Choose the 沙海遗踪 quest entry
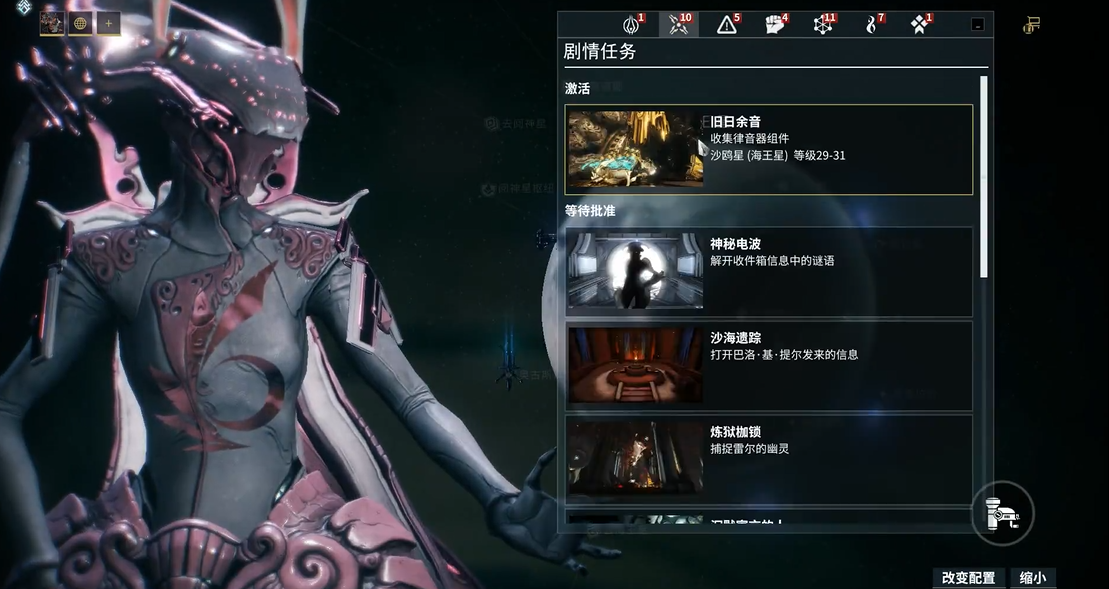Image resolution: width=1109 pixels, height=589 pixels. (768, 365)
